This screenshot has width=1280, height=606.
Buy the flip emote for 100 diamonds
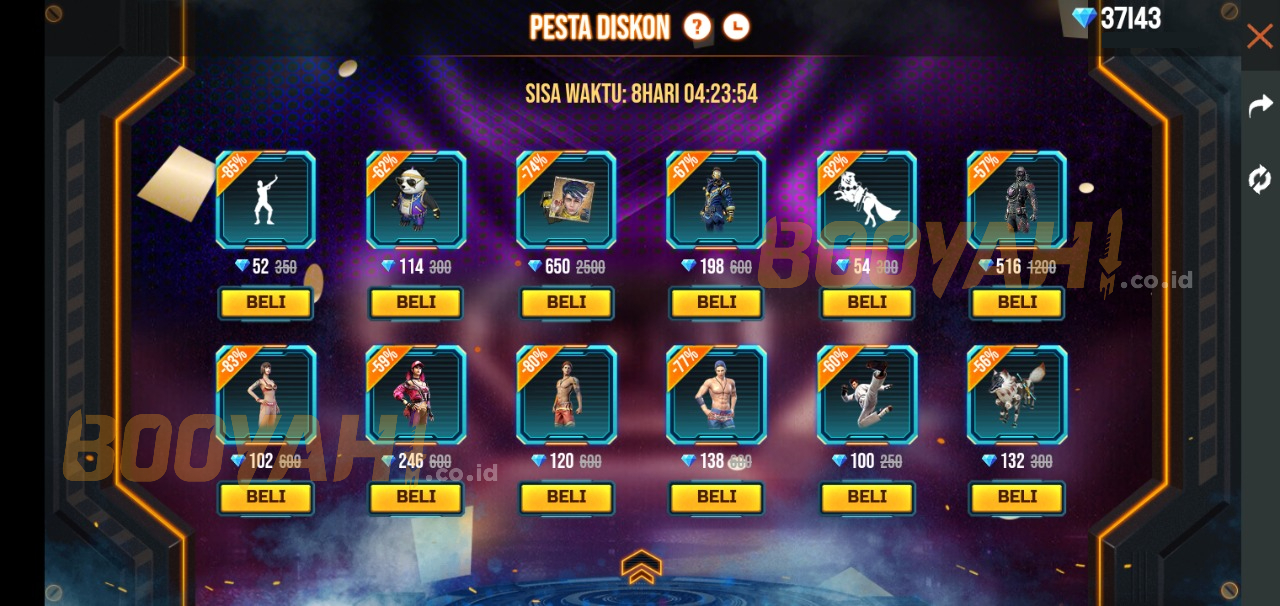pyautogui.click(x=867, y=496)
